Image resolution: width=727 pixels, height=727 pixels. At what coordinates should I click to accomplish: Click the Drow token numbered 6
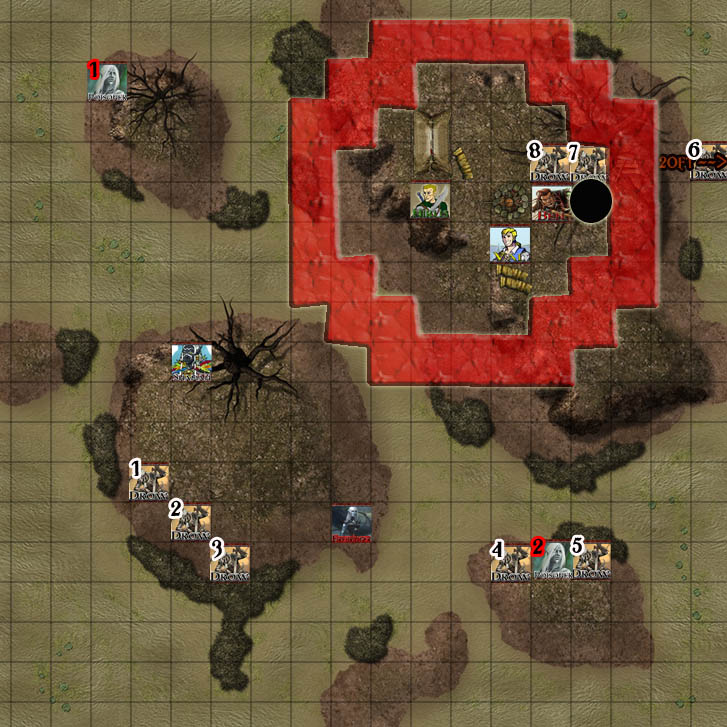(708, 162)
